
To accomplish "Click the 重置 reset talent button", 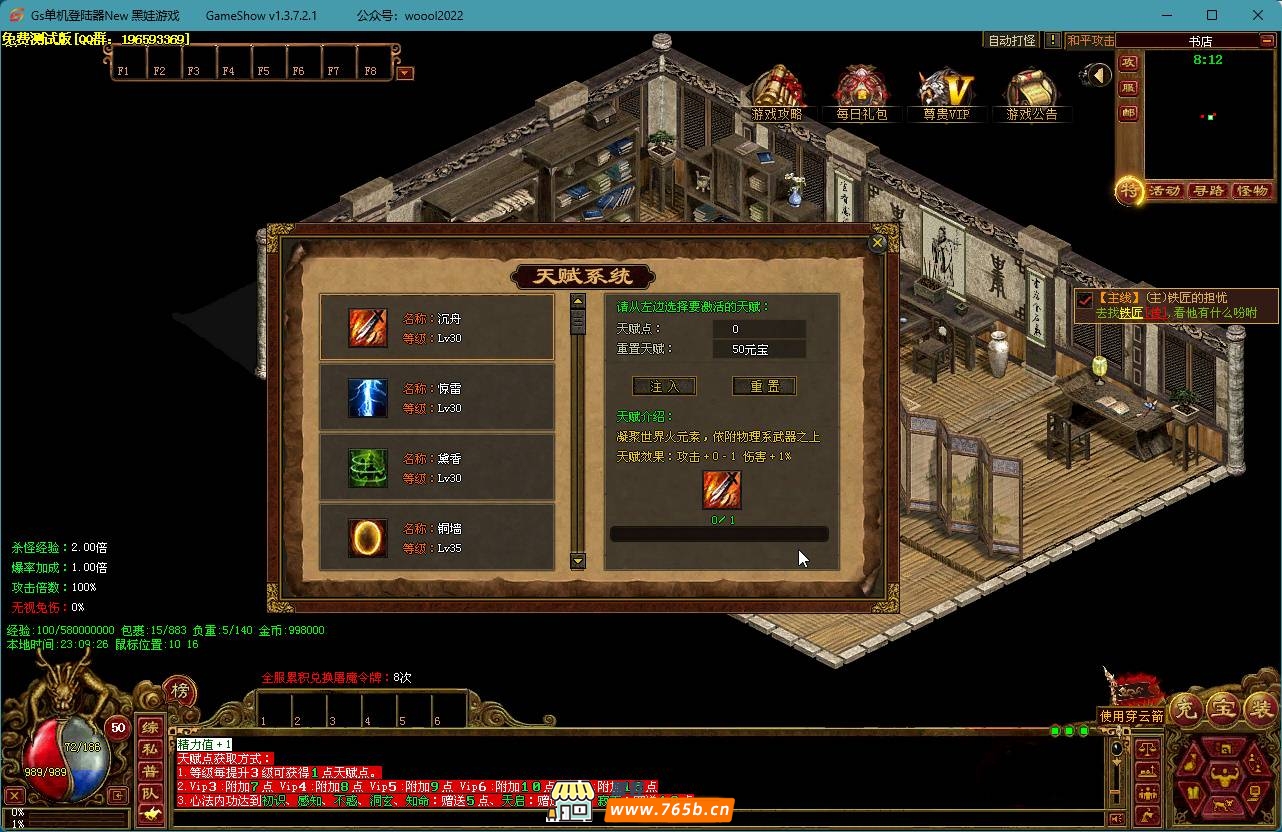I will (764, 386).
